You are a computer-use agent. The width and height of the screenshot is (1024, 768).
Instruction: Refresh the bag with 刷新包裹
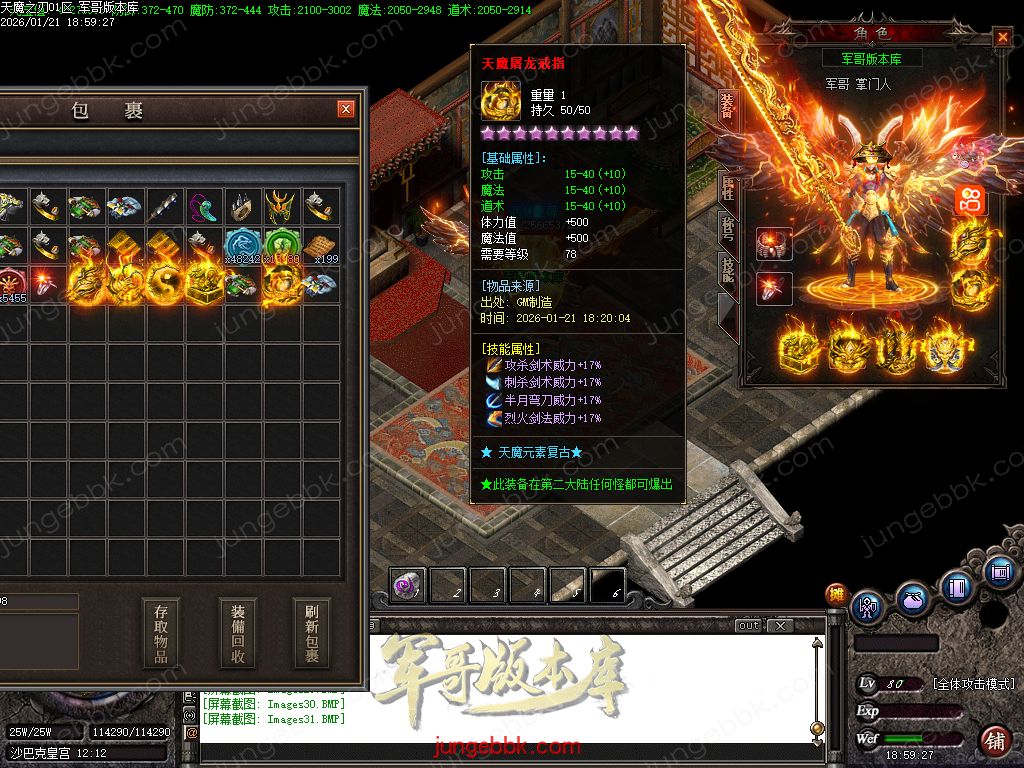coord(311,633)
